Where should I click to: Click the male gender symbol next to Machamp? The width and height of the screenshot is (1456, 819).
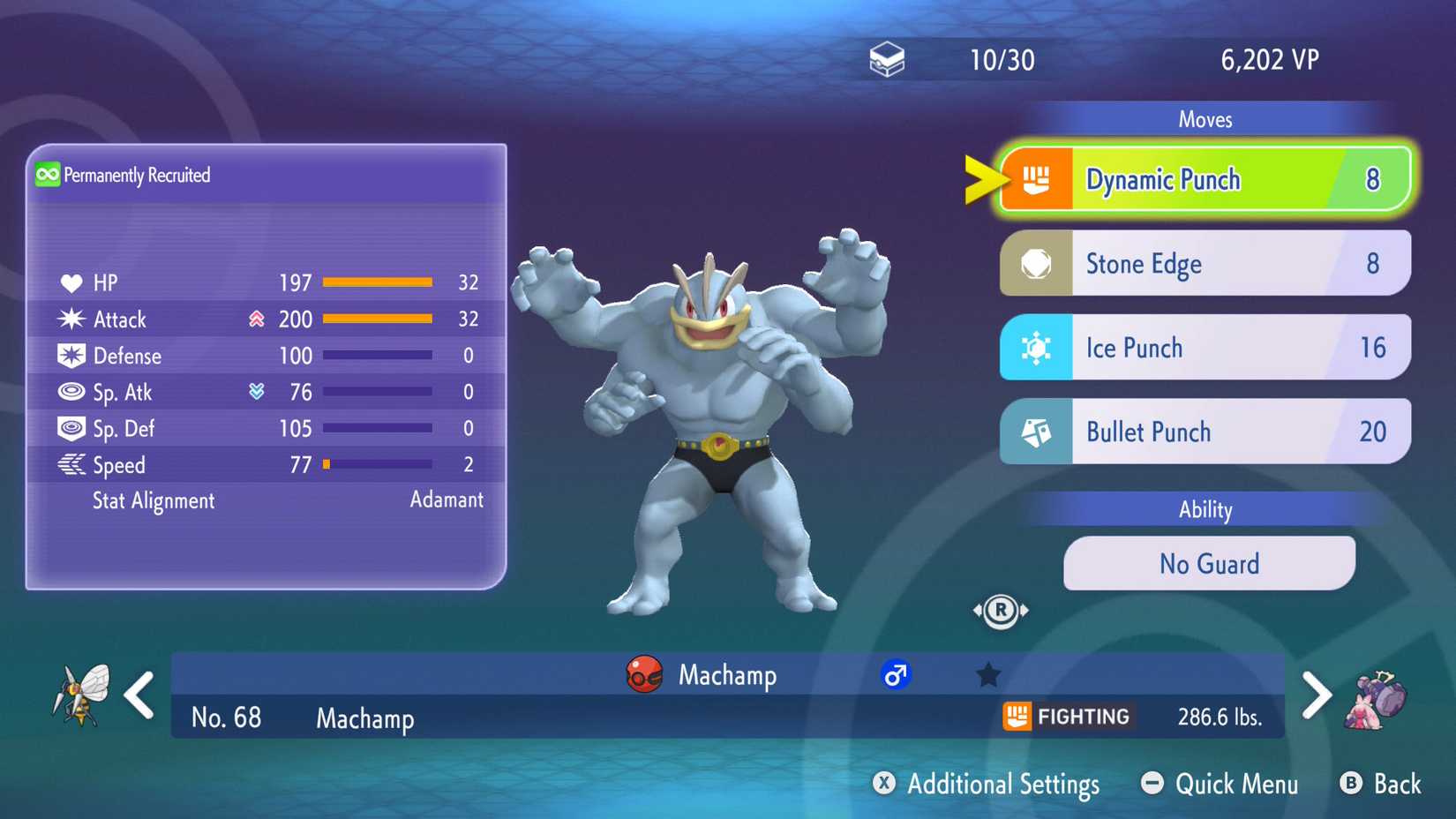point(896,675)
